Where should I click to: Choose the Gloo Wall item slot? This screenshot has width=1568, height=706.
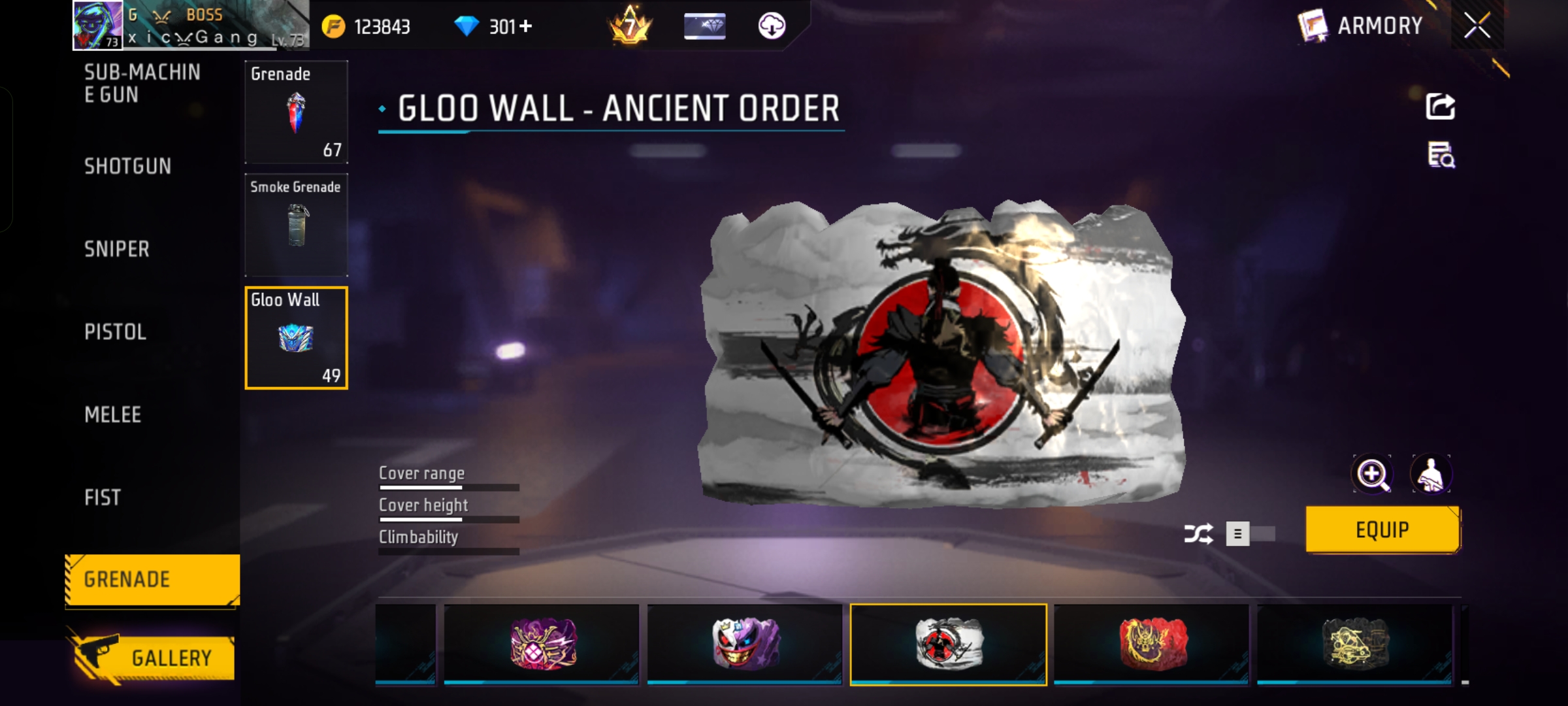pyautogui.click(x=296, y=338)
